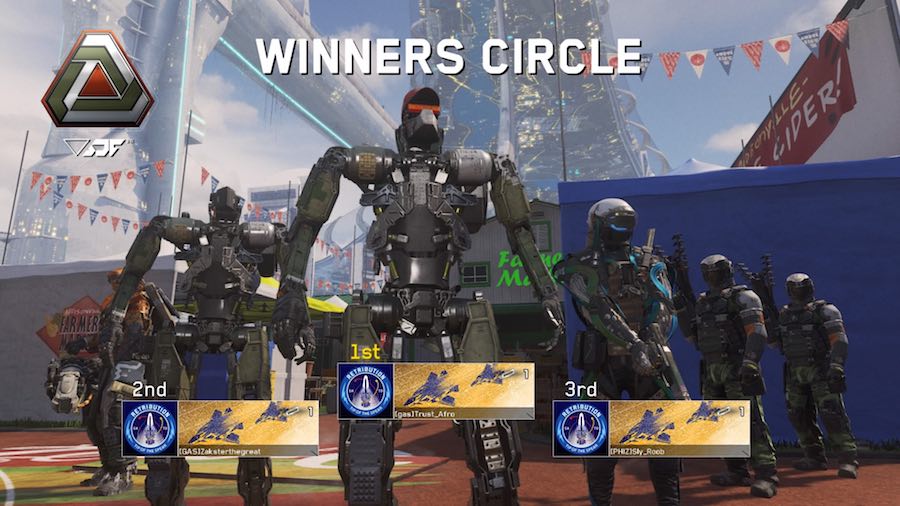Image resolution: width=900 pixels, height=506 pixels.
Task: Click Trust_Afro's Retribution emblem
Action: coord(365,391)
